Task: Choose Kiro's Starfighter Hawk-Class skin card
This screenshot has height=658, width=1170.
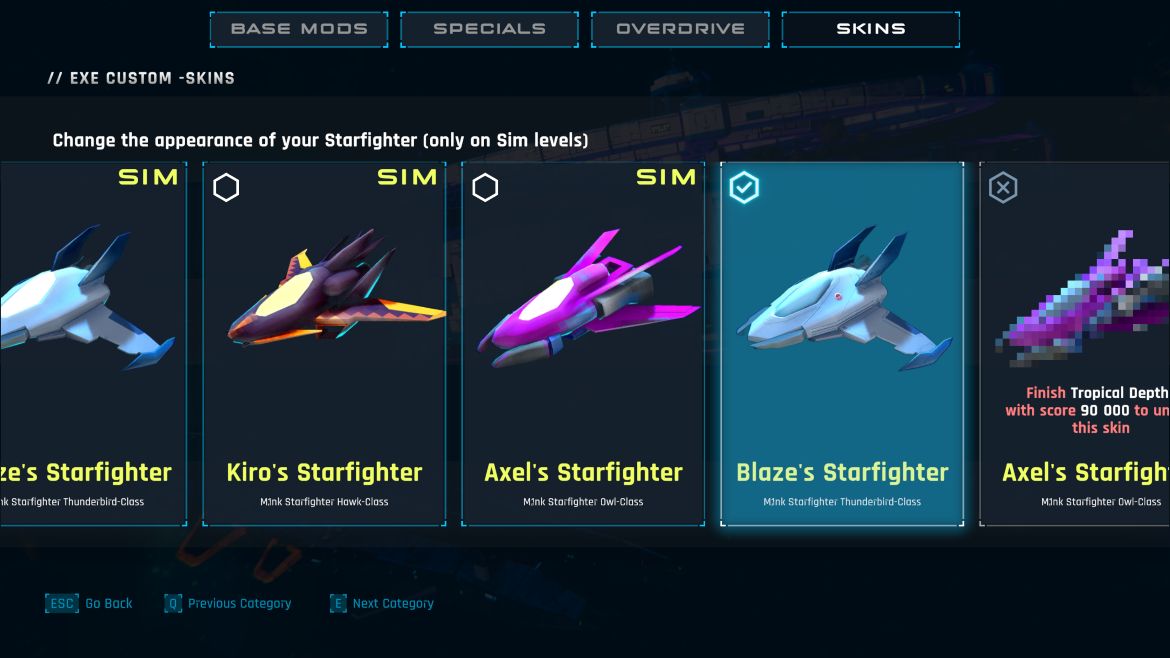Action: click(324, 343)
